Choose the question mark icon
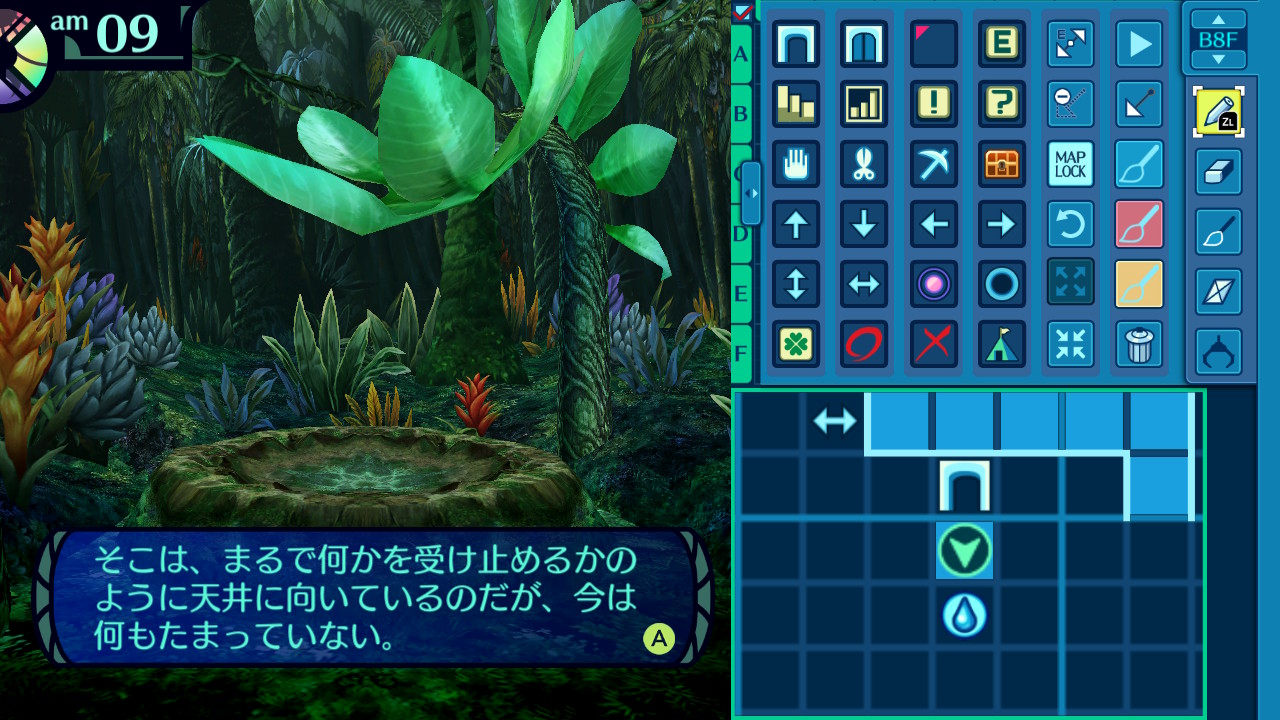 (1001, 103)
